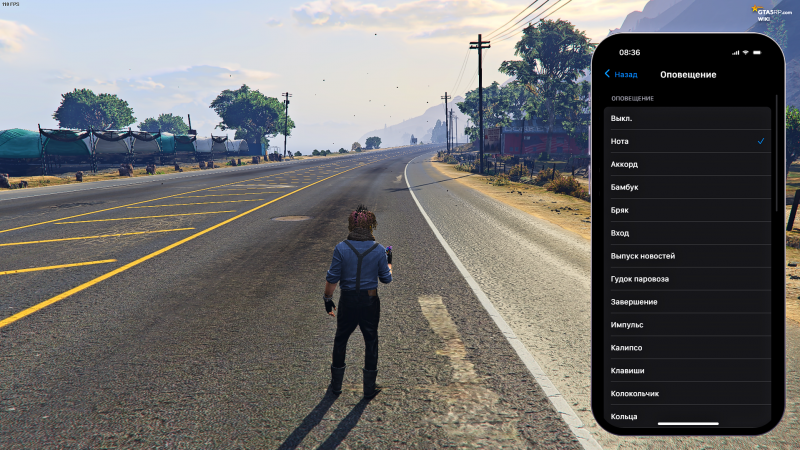
Task: Select the Выкл. notification option
Action: tap(690, 118)
